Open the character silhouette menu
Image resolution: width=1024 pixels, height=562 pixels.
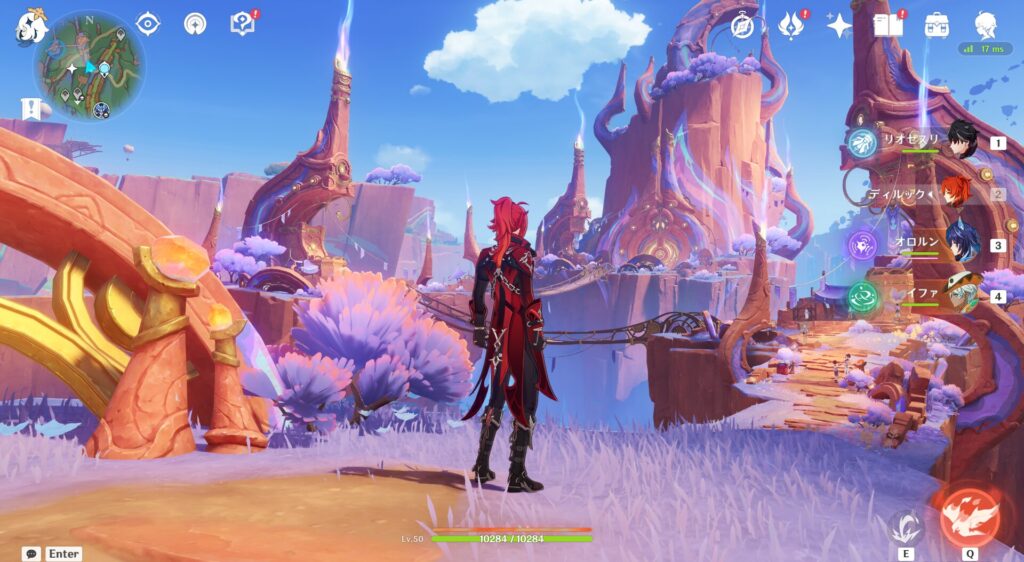pos(986,25)
